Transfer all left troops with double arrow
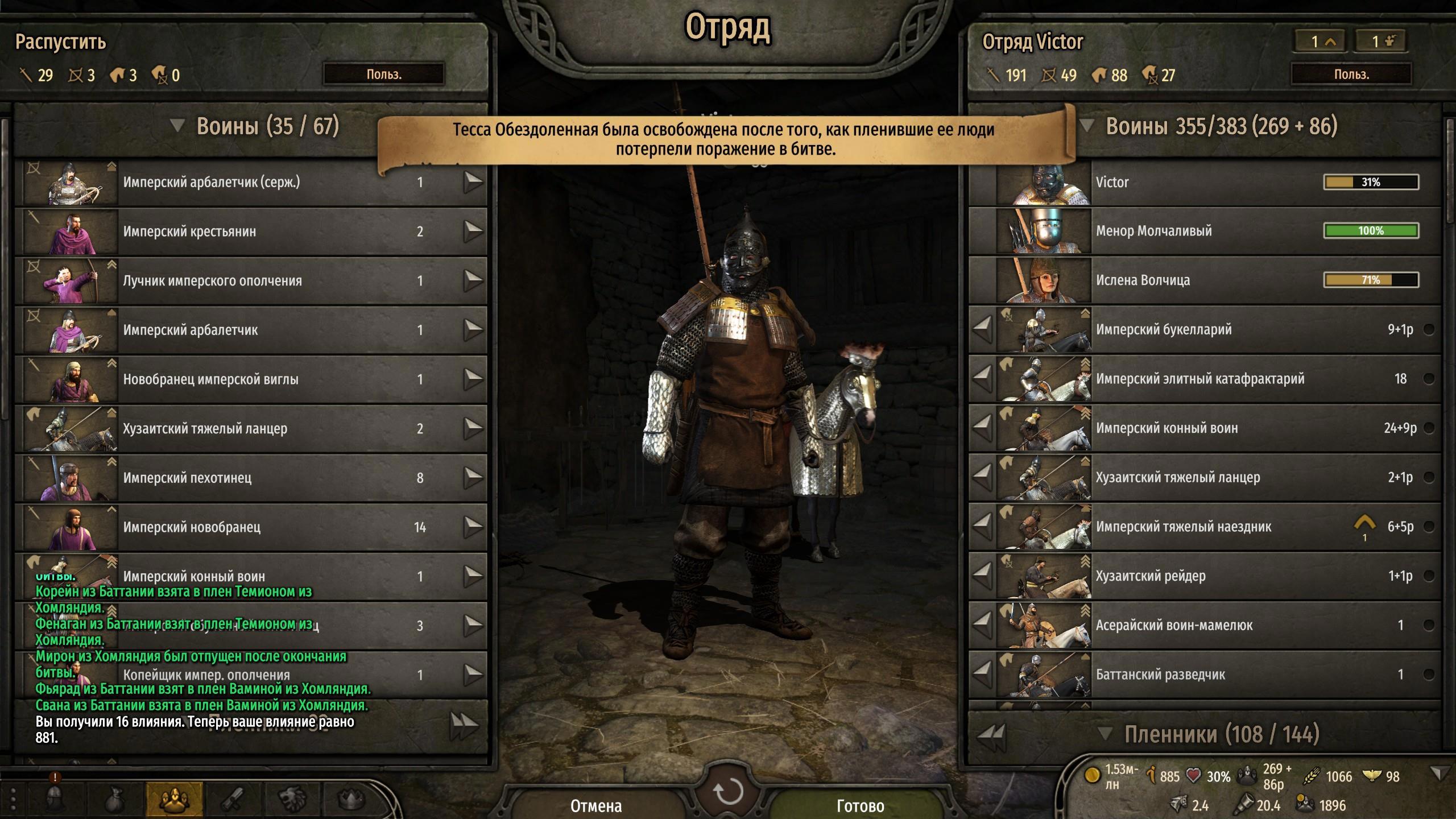This screenshot has width=1456, height=819. click(x=464, y=726)
